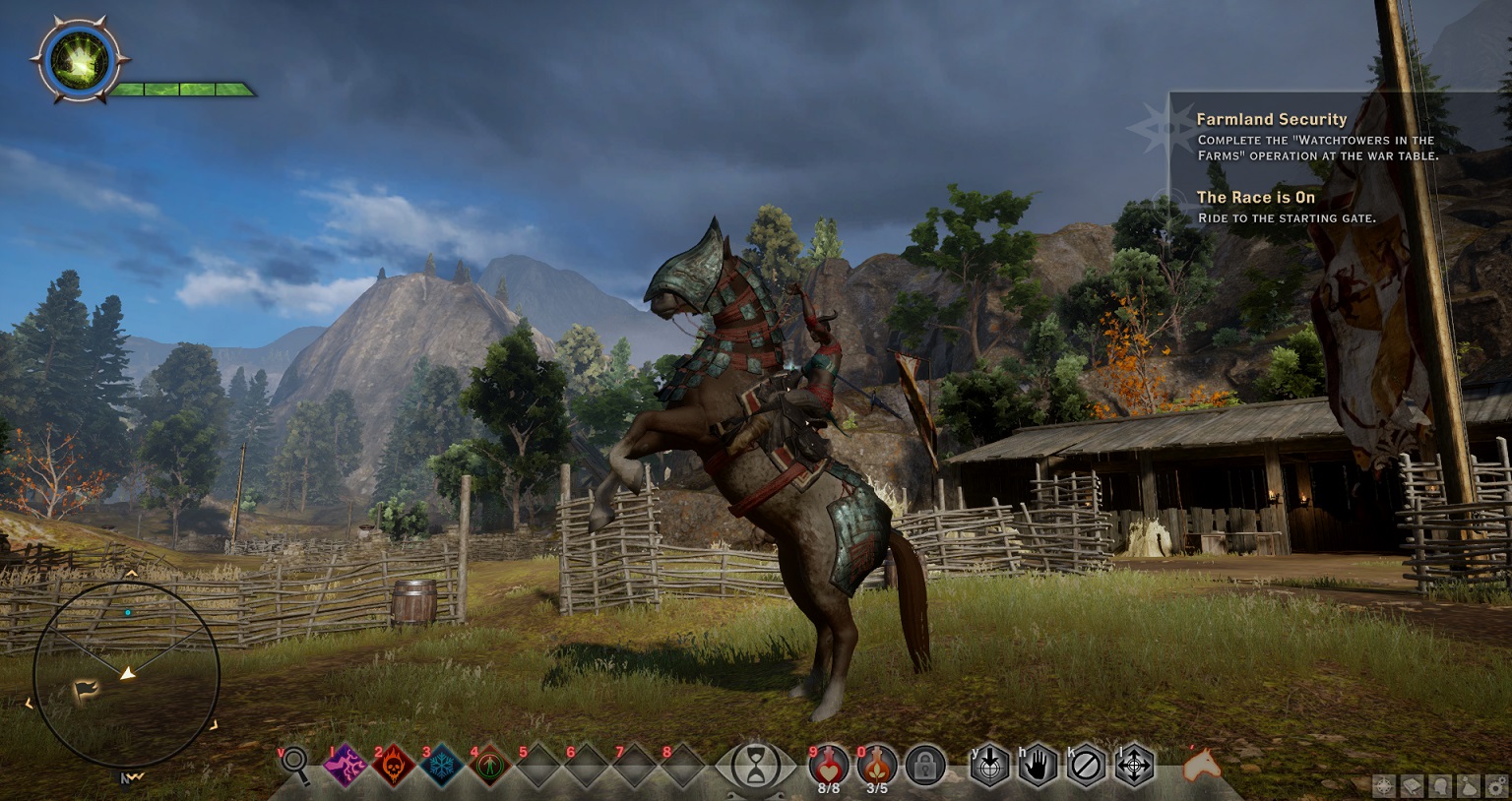
Task: Open the gear settings menu
Action: click(x=1495, y=786)
